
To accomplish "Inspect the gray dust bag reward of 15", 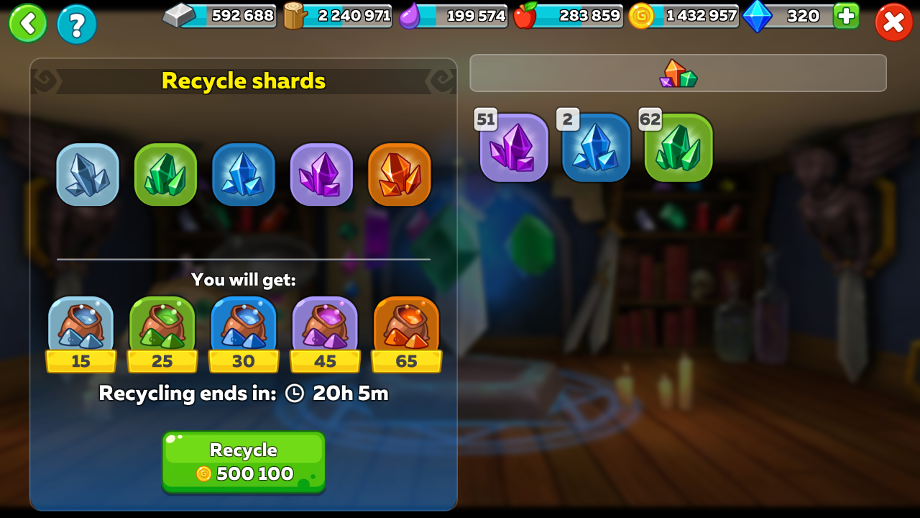I will [81, 328].
